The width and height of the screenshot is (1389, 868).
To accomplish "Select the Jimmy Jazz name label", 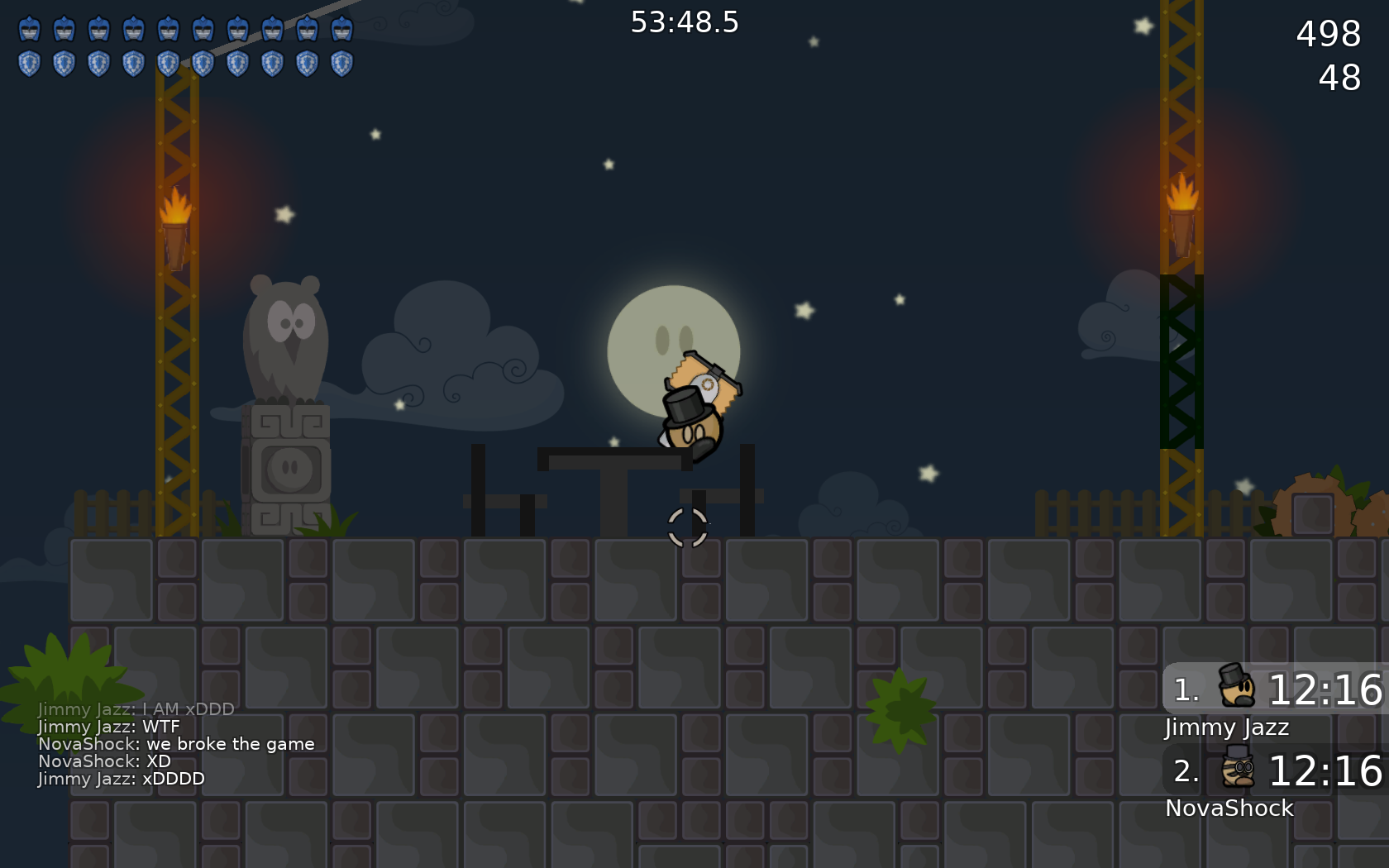I will 1225,727.
